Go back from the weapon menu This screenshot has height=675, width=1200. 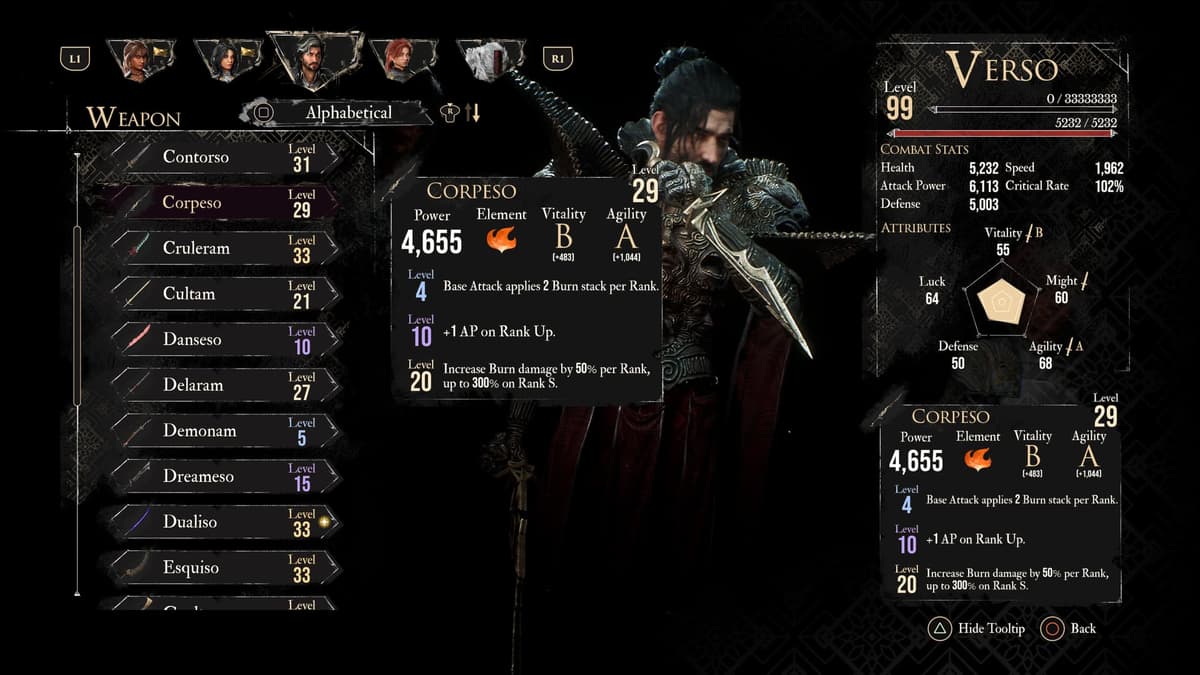coord(1069,628)
